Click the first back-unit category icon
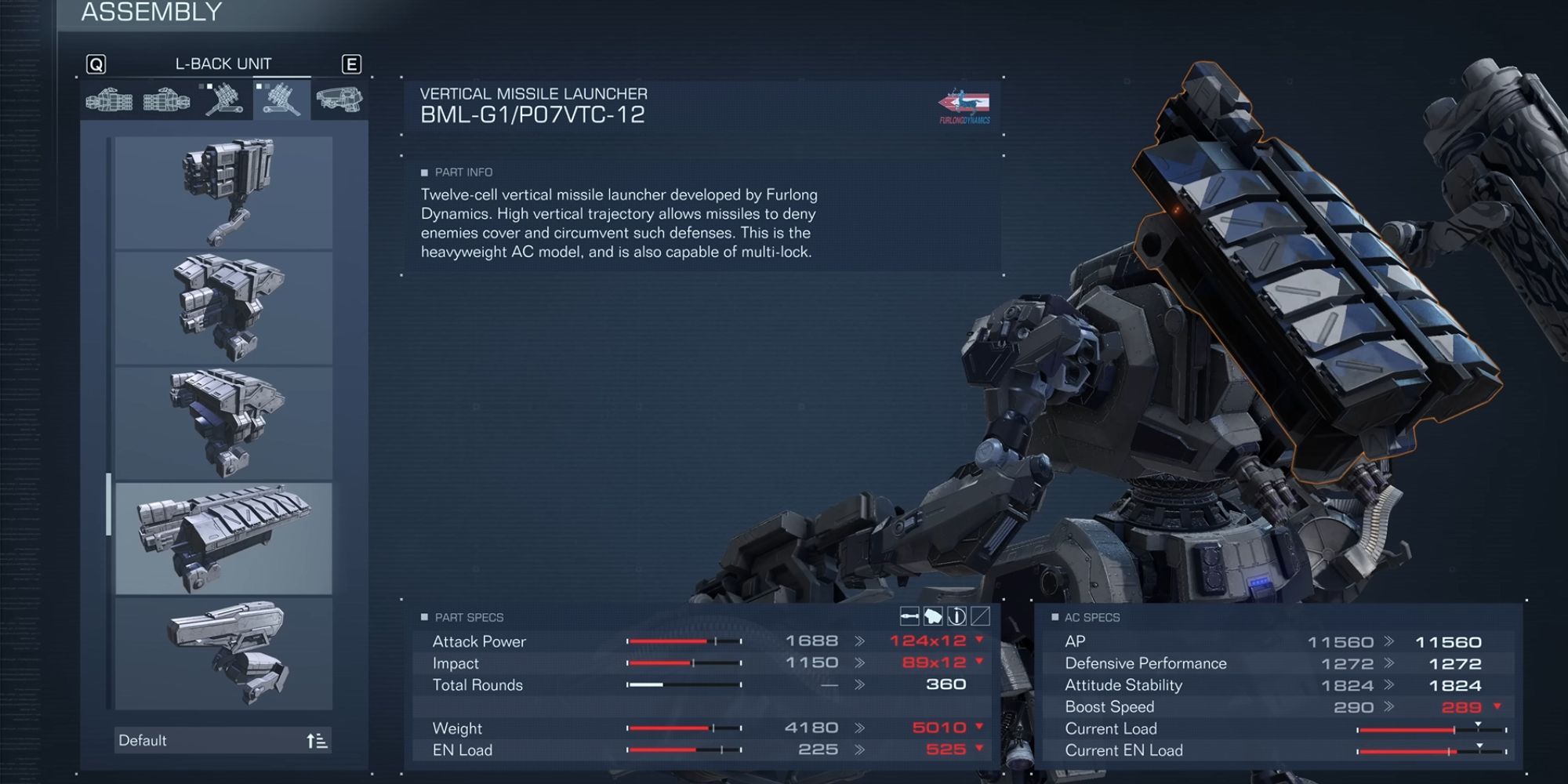Viewport: 1568px width, 784px height. (110, 100)
